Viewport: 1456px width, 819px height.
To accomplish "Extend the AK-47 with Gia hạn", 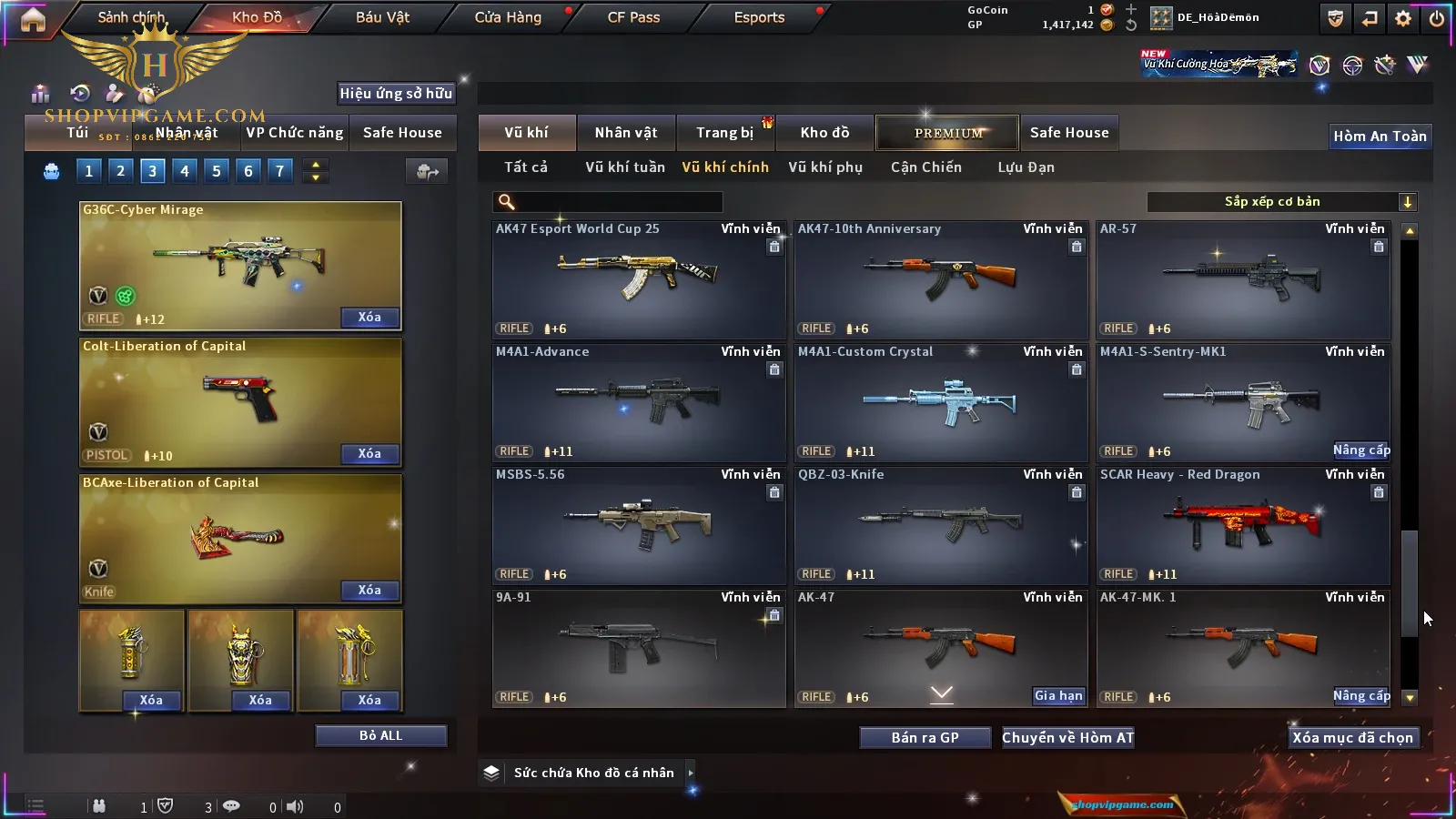I will click(1058, 696).
